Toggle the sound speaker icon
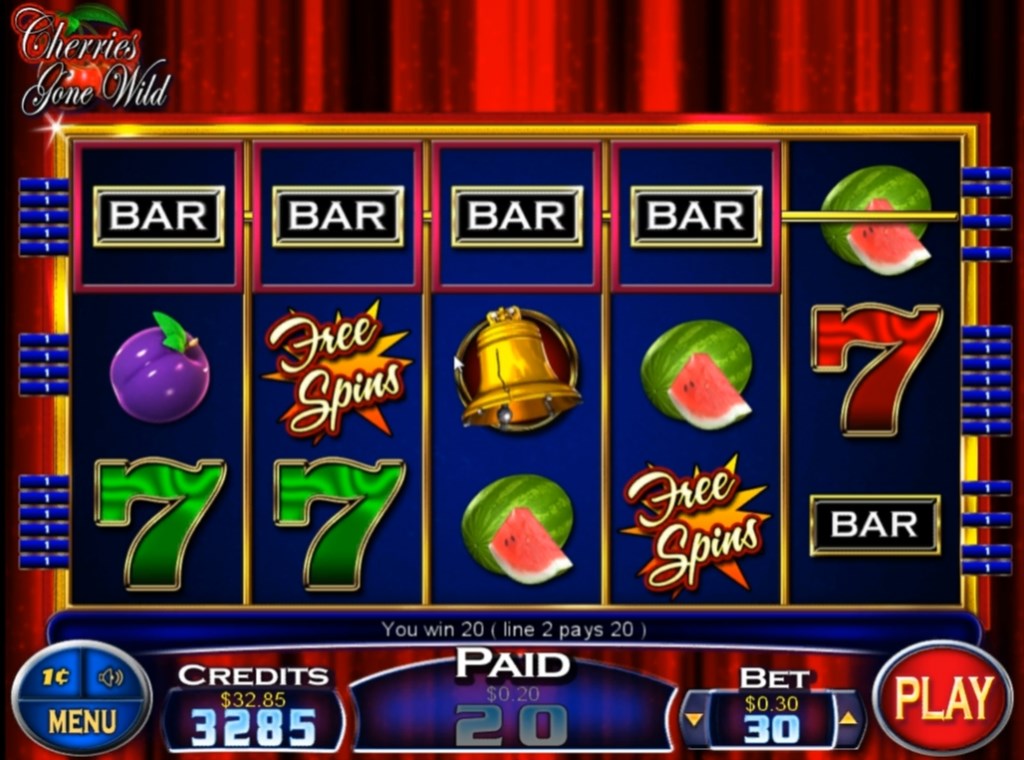This screenshot has height=760, width=1024. click(x=109, y=677)
